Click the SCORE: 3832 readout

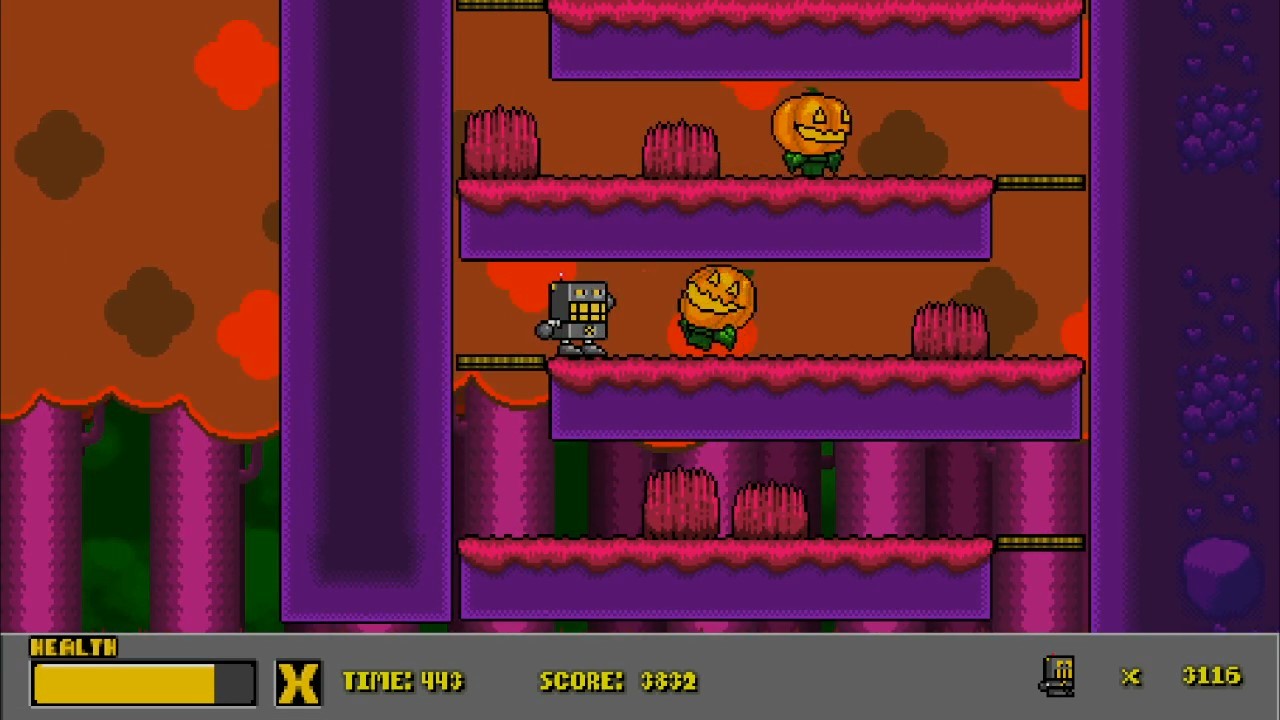coord(617,681)
